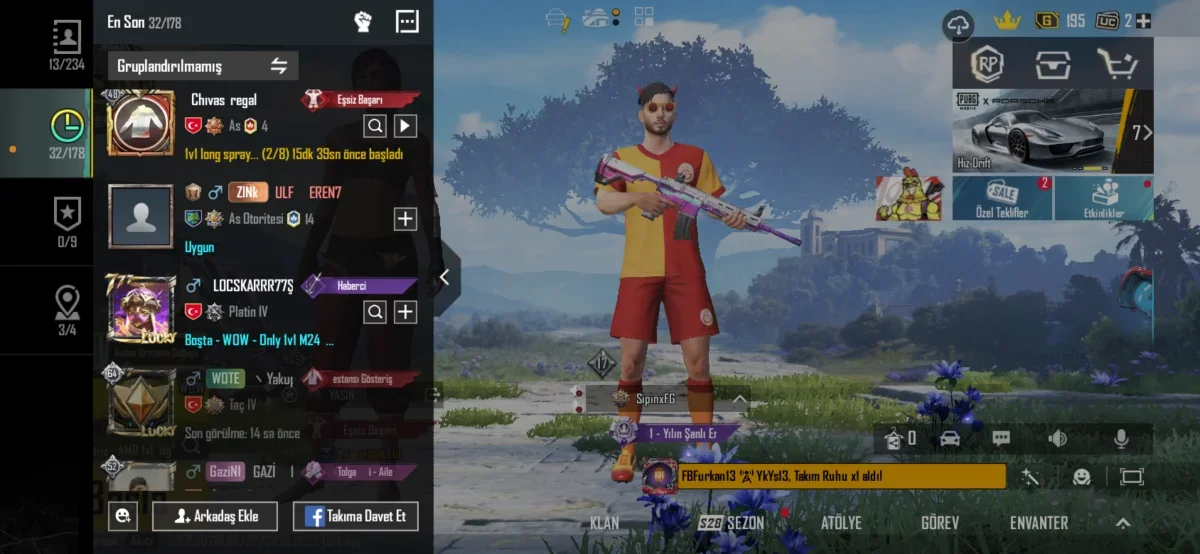The height and width of the screenshot is (554, 1200).
Task: Open the KLAN menu
Action: (604, 523)
